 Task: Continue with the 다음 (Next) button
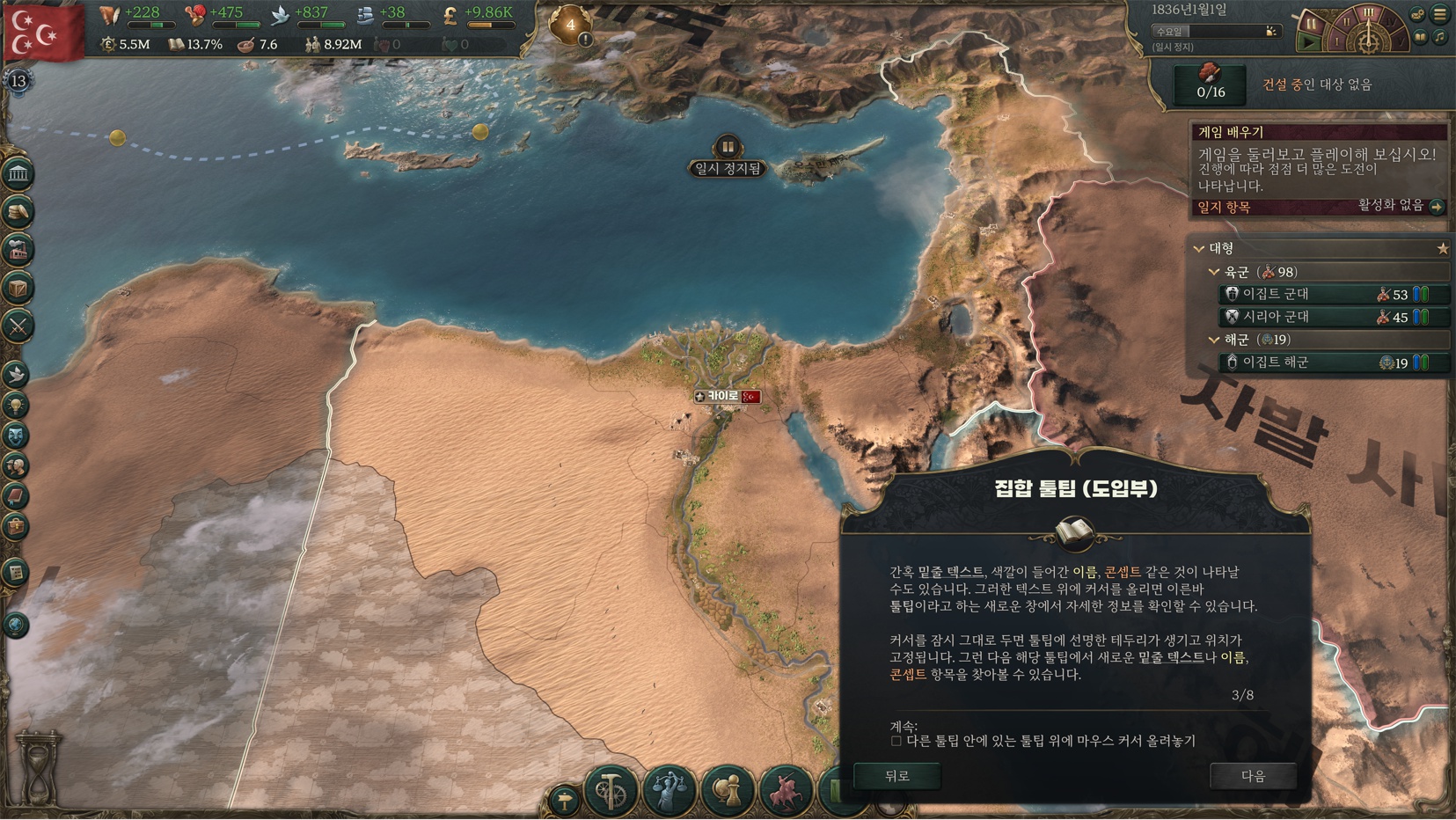(x=1252, y=776)
